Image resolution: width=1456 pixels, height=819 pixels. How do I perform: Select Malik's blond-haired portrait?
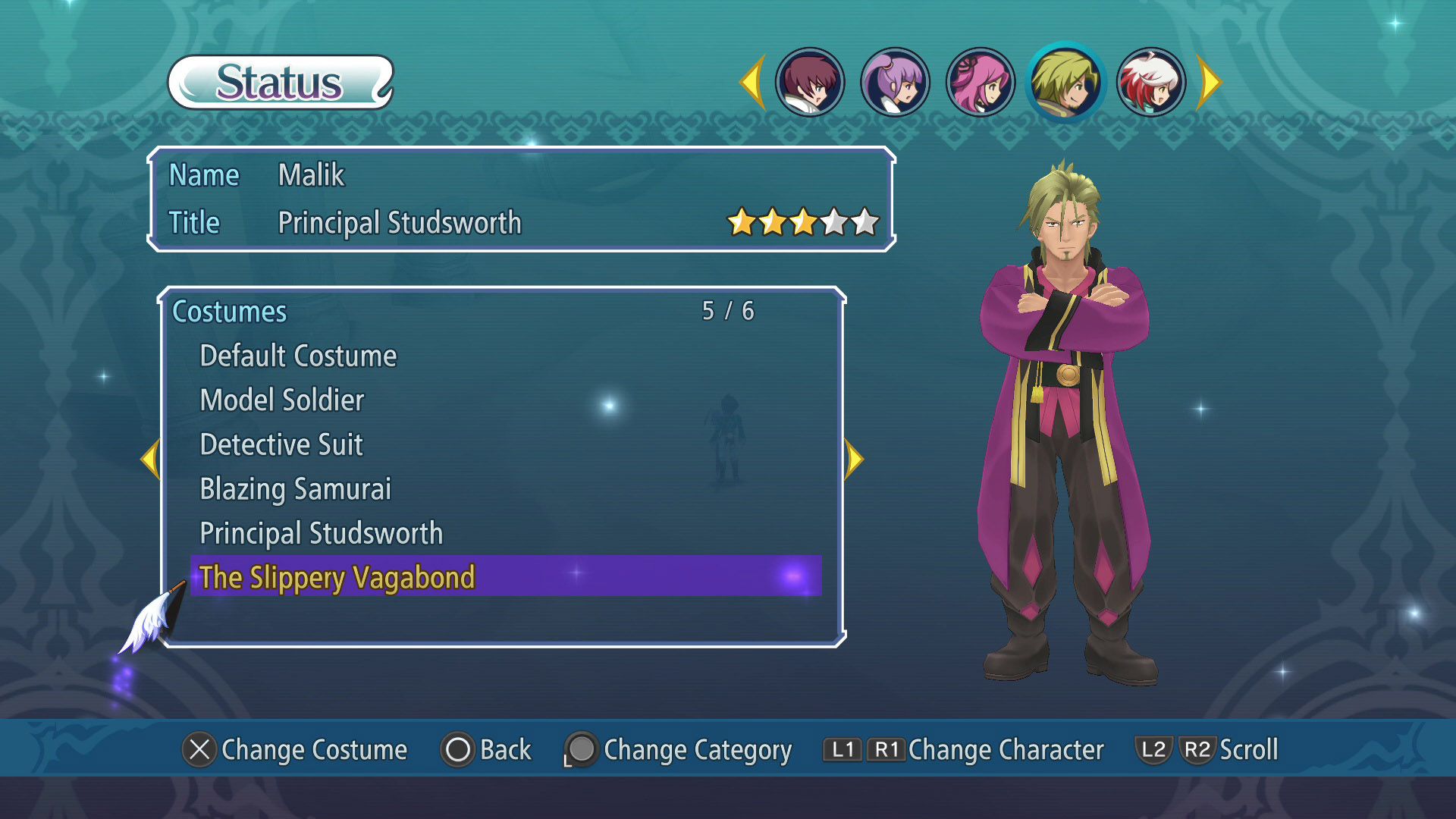click(1065, 82)
